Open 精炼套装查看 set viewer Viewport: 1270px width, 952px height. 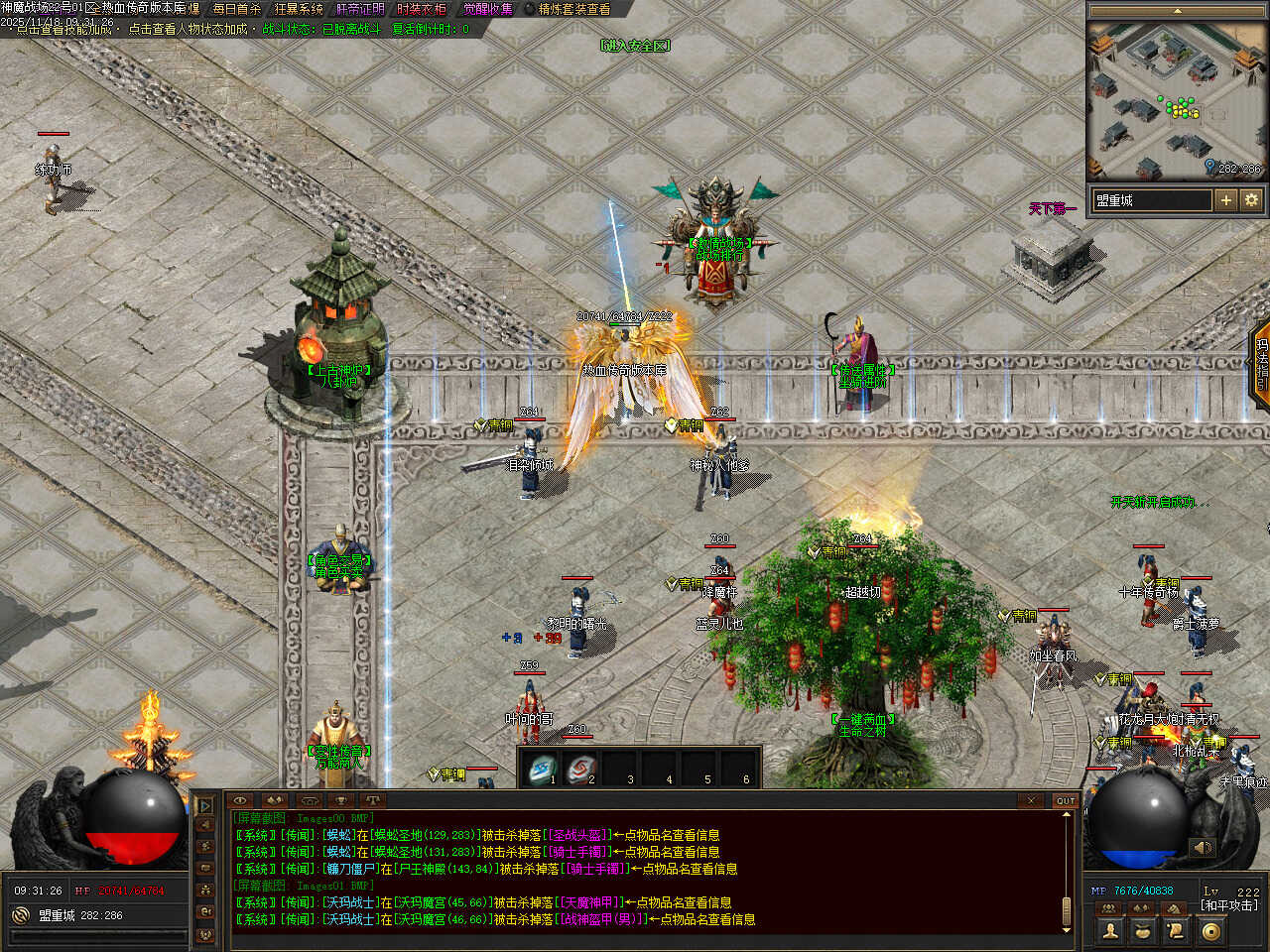[574, 9]
